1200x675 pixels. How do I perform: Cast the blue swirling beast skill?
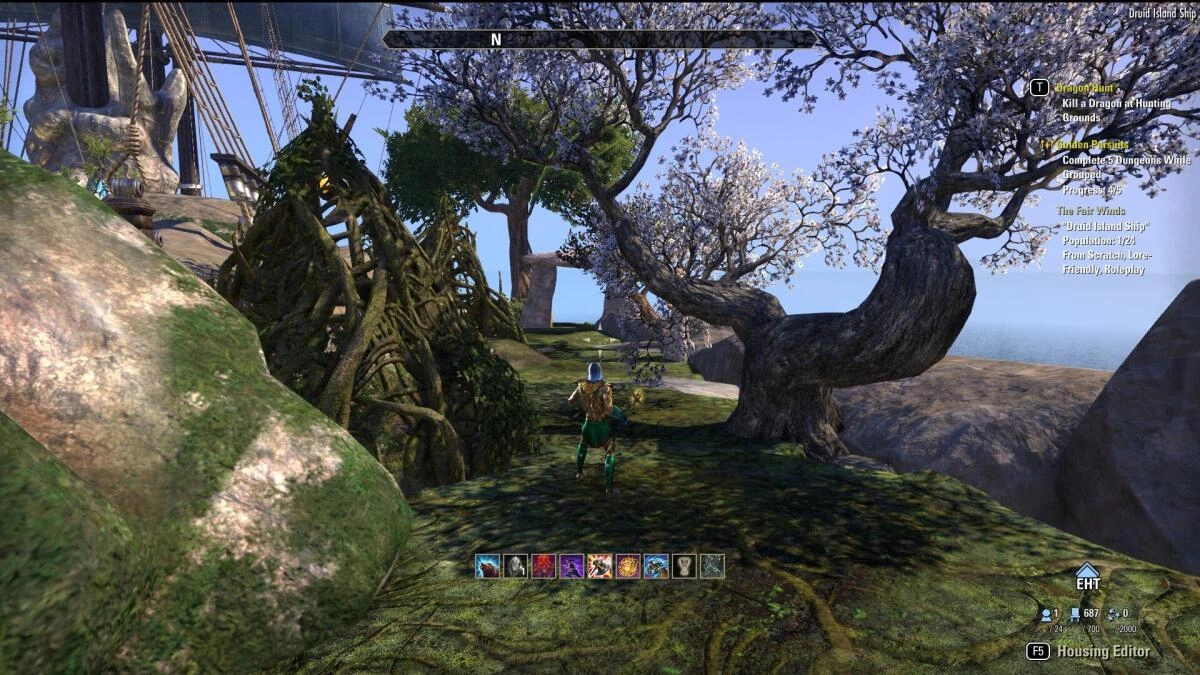[656, 566]
